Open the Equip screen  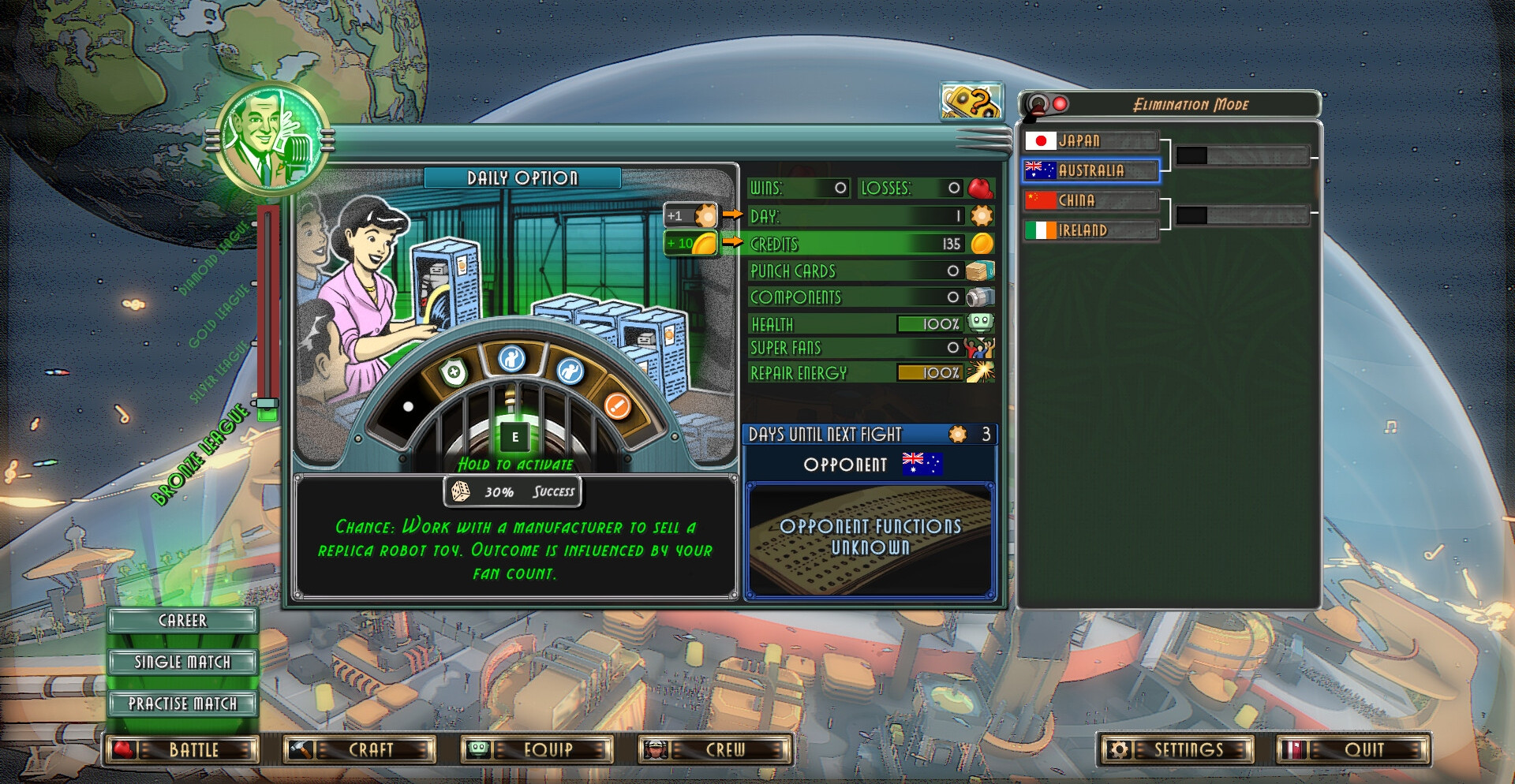(x=537, y=749)
